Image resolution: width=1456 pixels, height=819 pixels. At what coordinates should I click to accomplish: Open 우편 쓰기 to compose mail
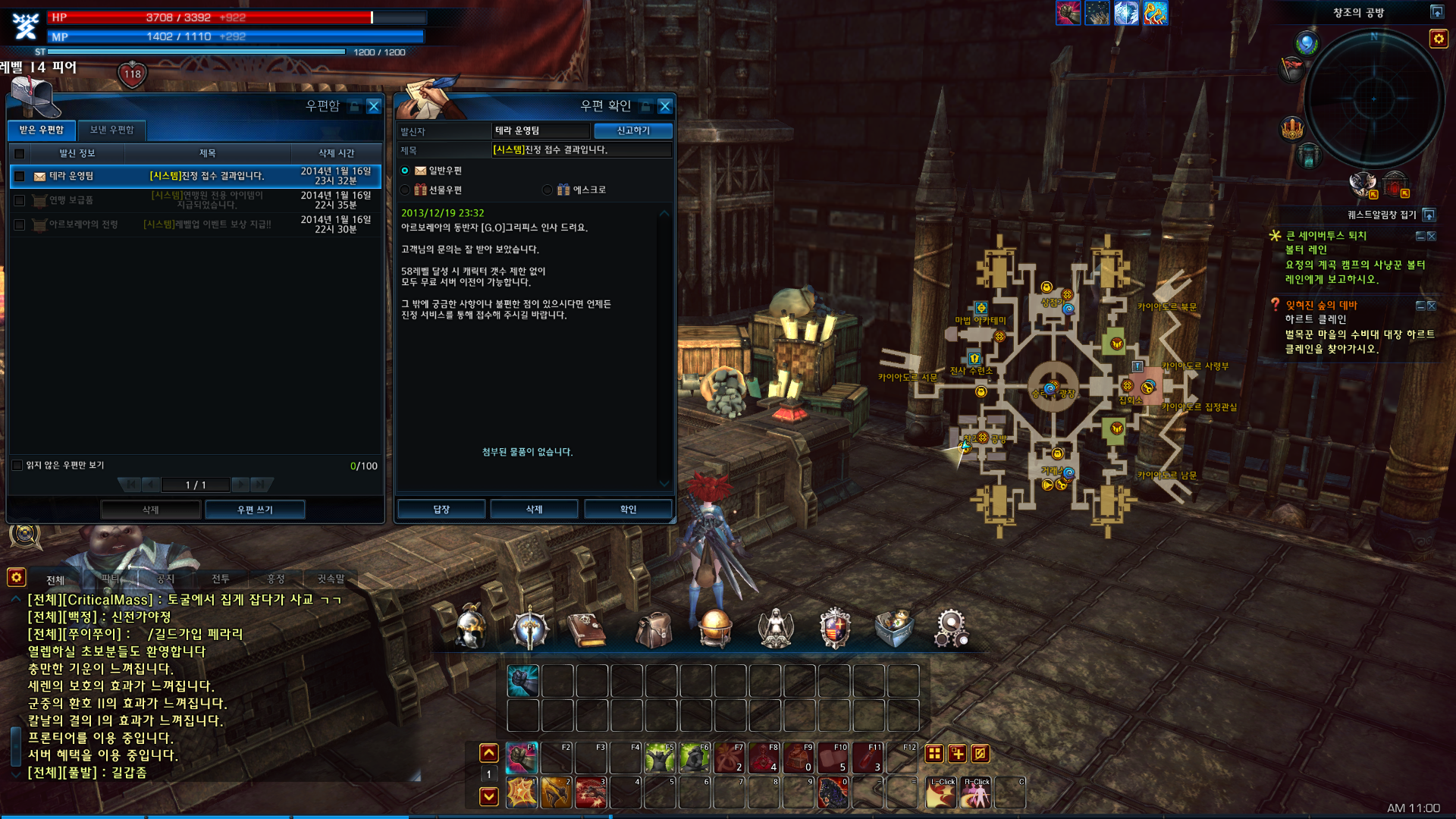[x=255, y=510]
